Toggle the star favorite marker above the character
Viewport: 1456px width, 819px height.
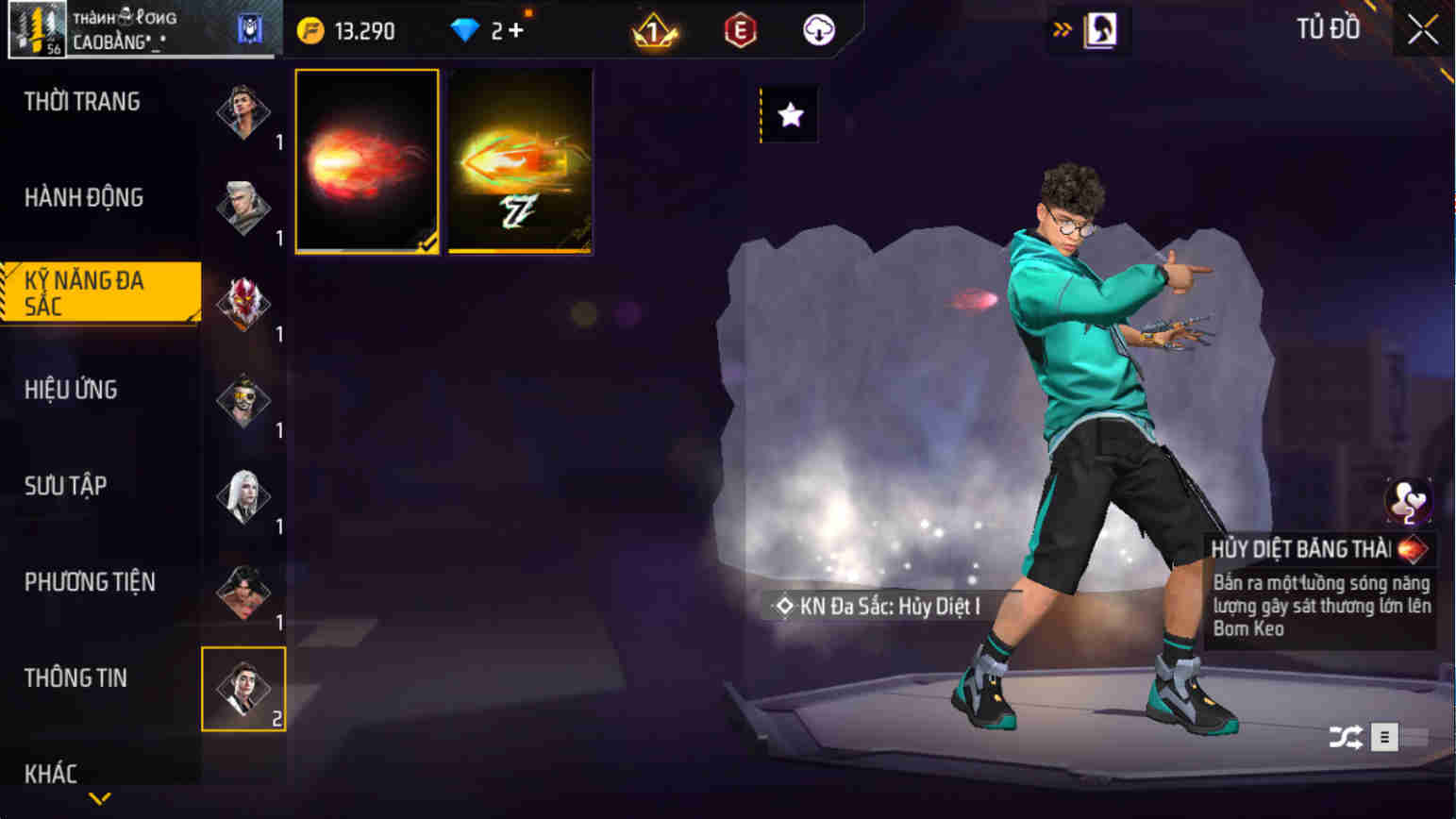tap(789, 114)
